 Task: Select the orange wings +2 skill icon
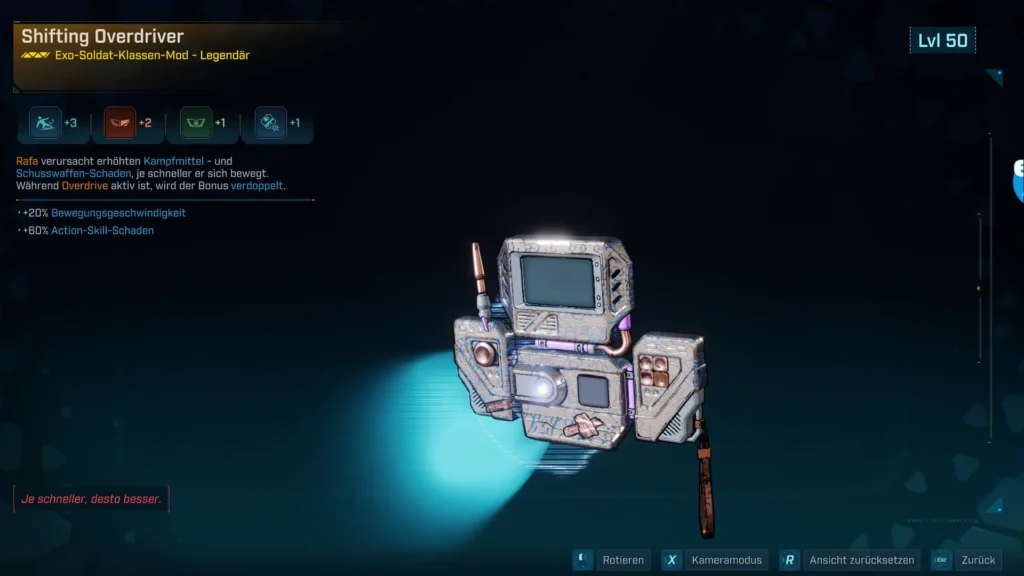[121, 123]
